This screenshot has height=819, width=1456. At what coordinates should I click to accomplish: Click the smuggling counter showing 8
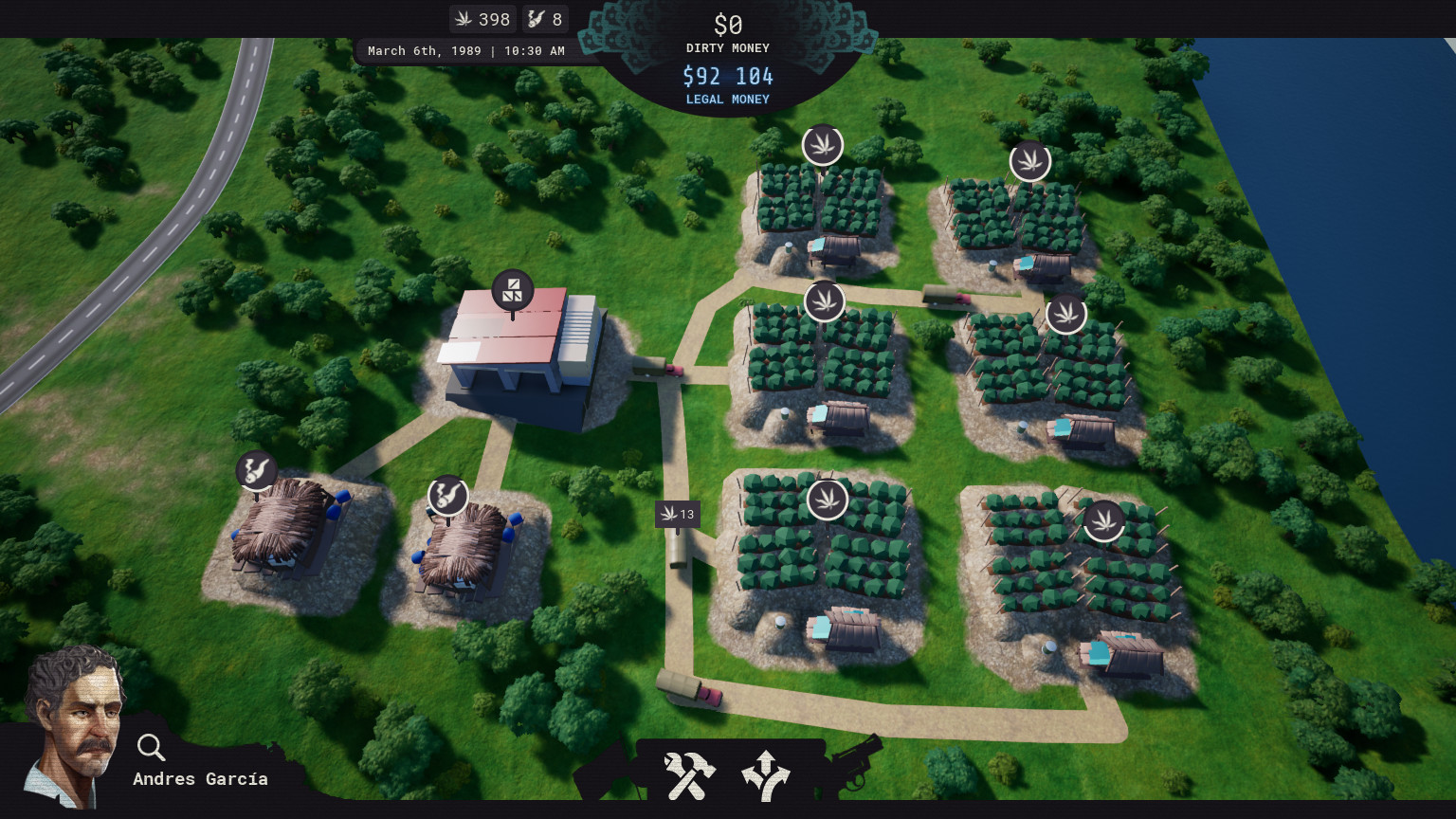coord(545,18)
